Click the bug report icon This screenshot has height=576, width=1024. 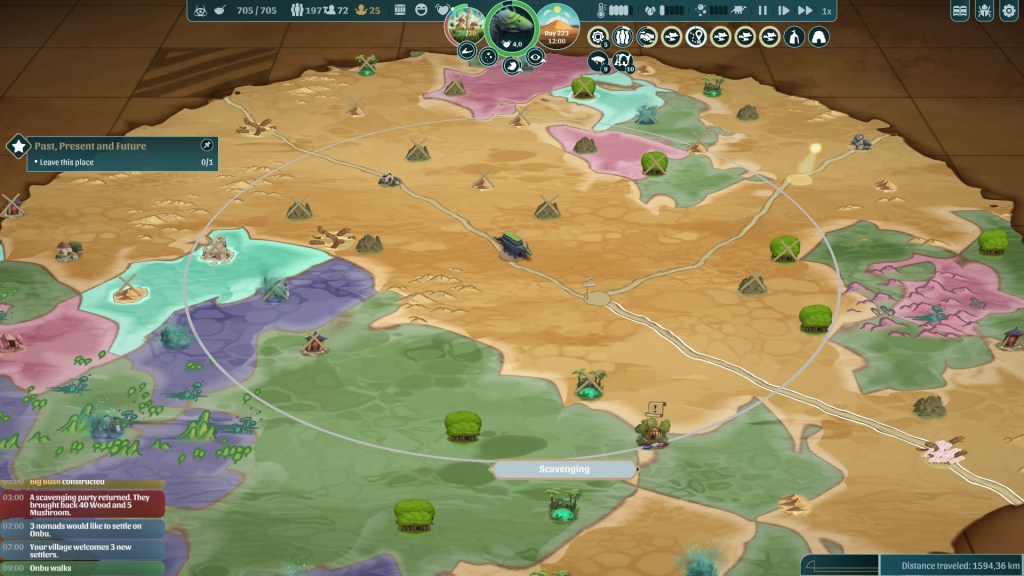pos(986,11)
